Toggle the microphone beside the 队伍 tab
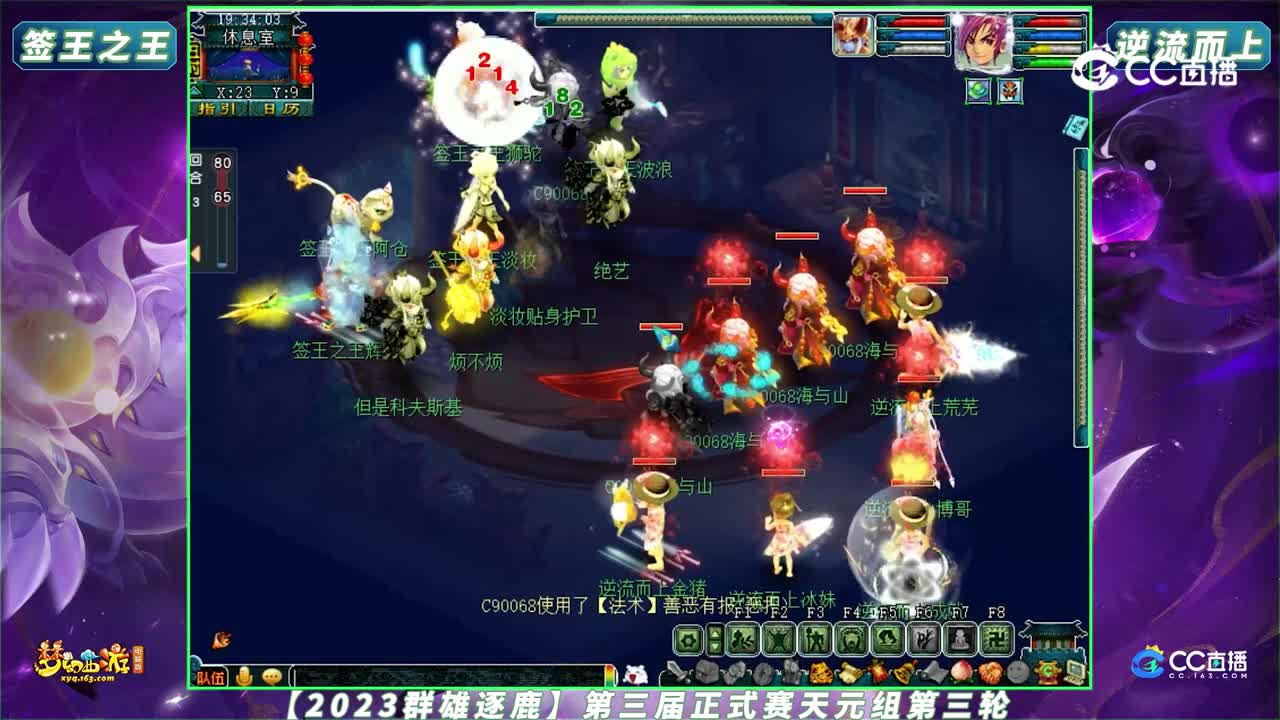 click(x=243, y=676)
